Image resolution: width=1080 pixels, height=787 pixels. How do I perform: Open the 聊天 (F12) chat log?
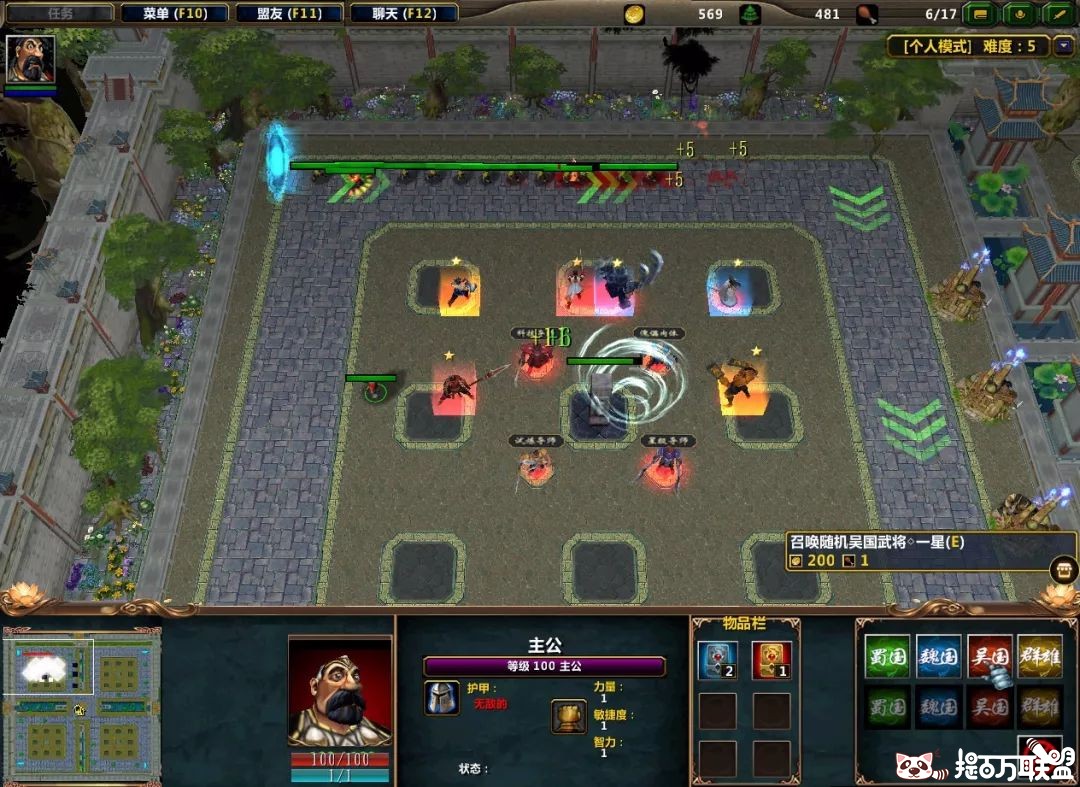(405, 14)
